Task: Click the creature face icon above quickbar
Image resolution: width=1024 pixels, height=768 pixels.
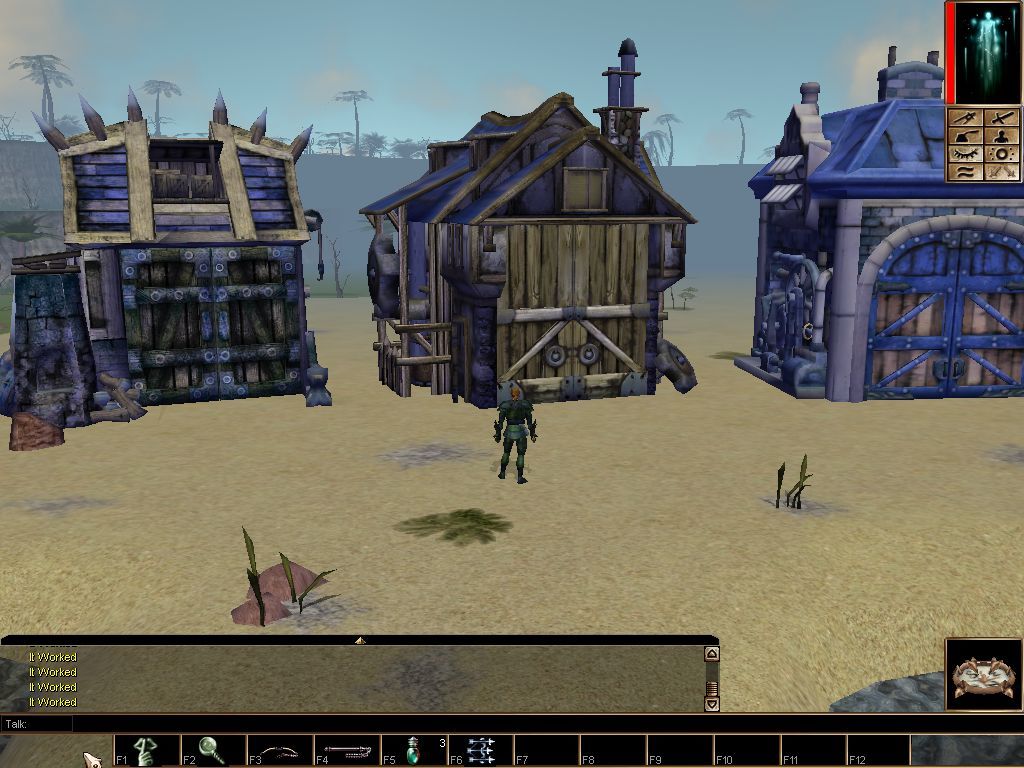Action: [x=984, y=675]
